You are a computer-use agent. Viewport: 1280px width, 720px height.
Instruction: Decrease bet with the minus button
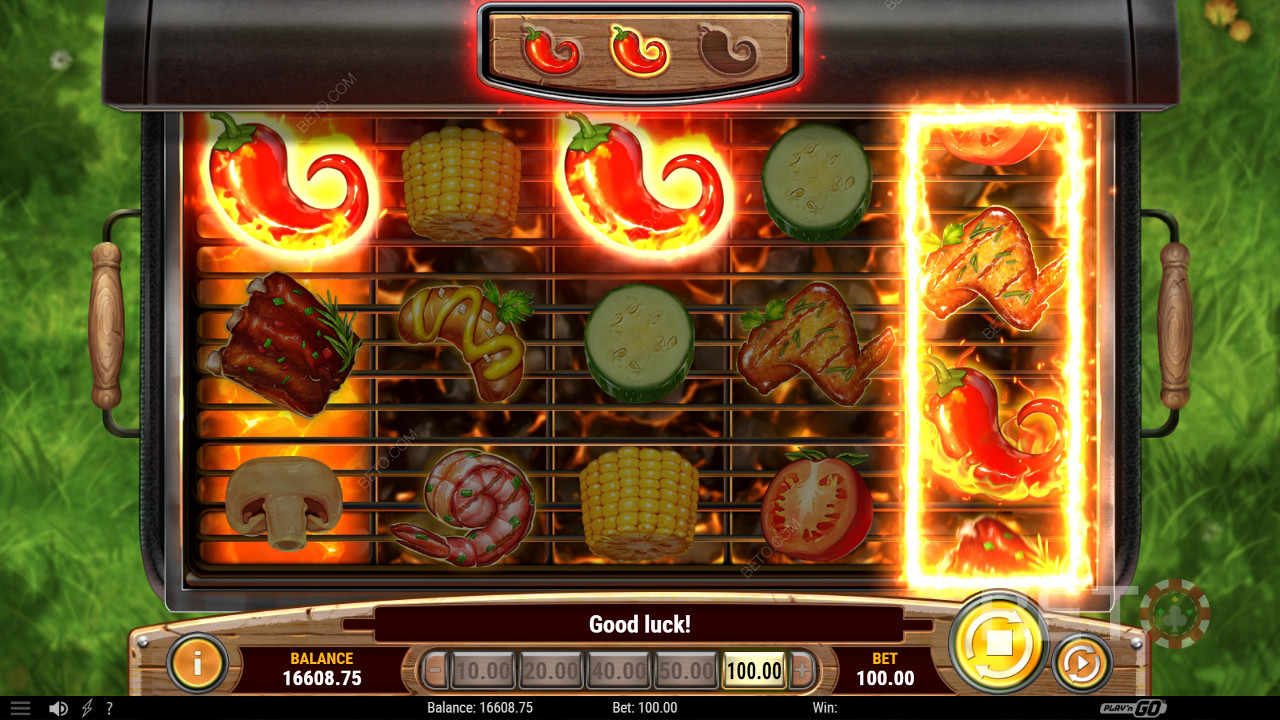tap(435, 670)
